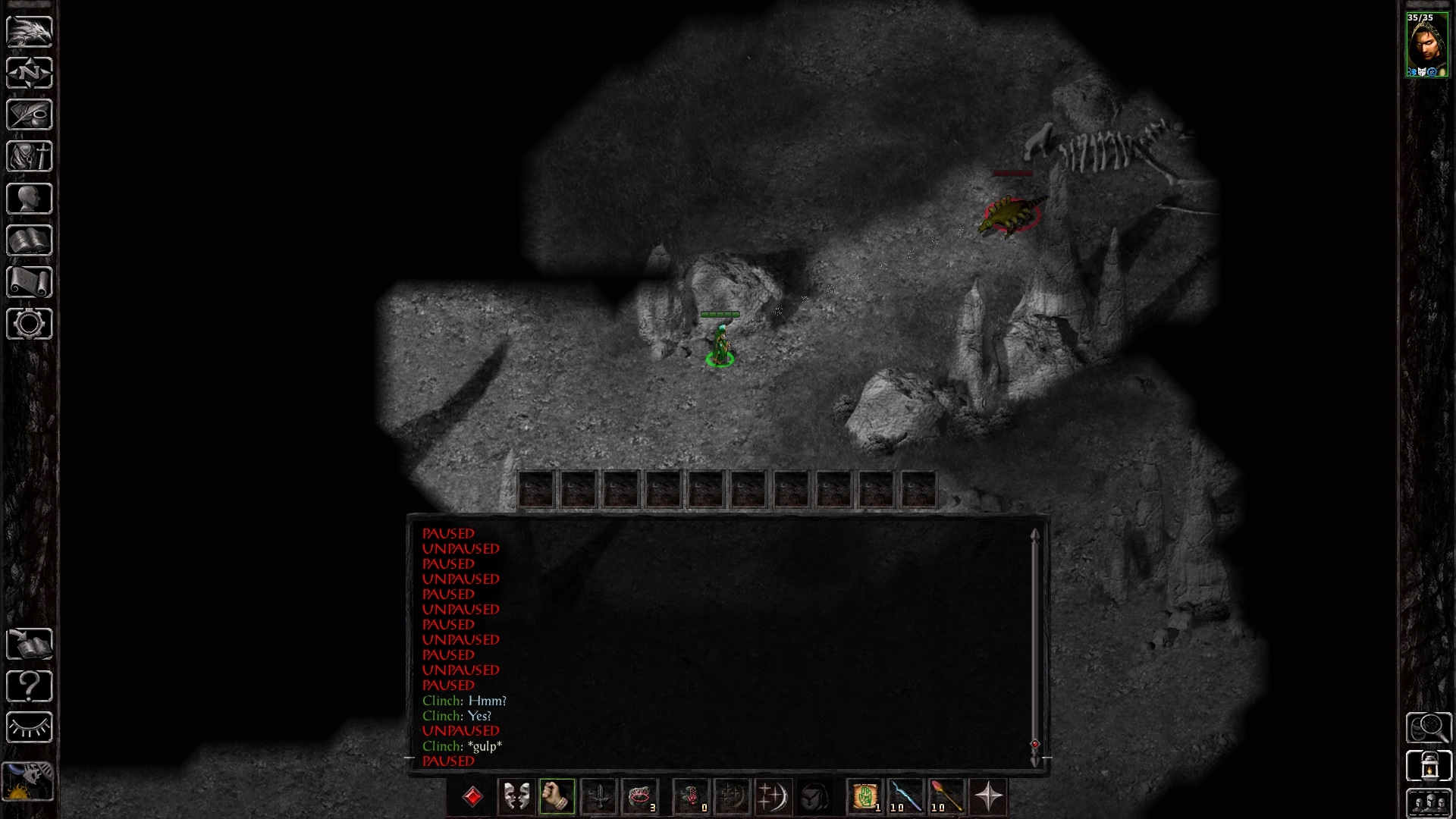Open the help question mark button

click(30, 686)
